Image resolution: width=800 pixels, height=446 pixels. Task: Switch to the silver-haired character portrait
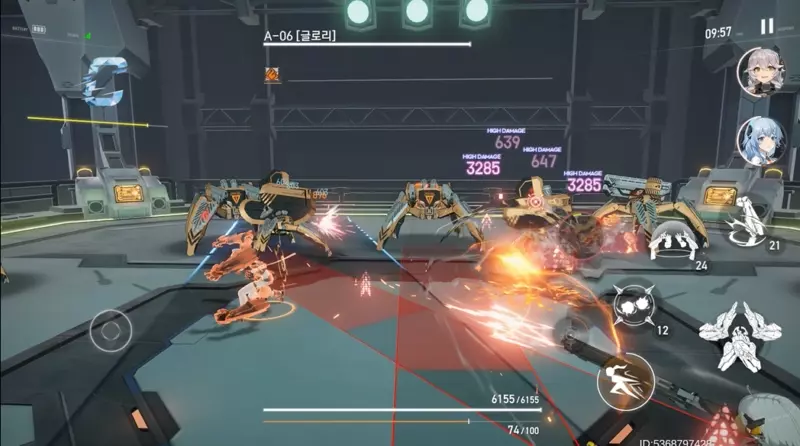(760, 72)
